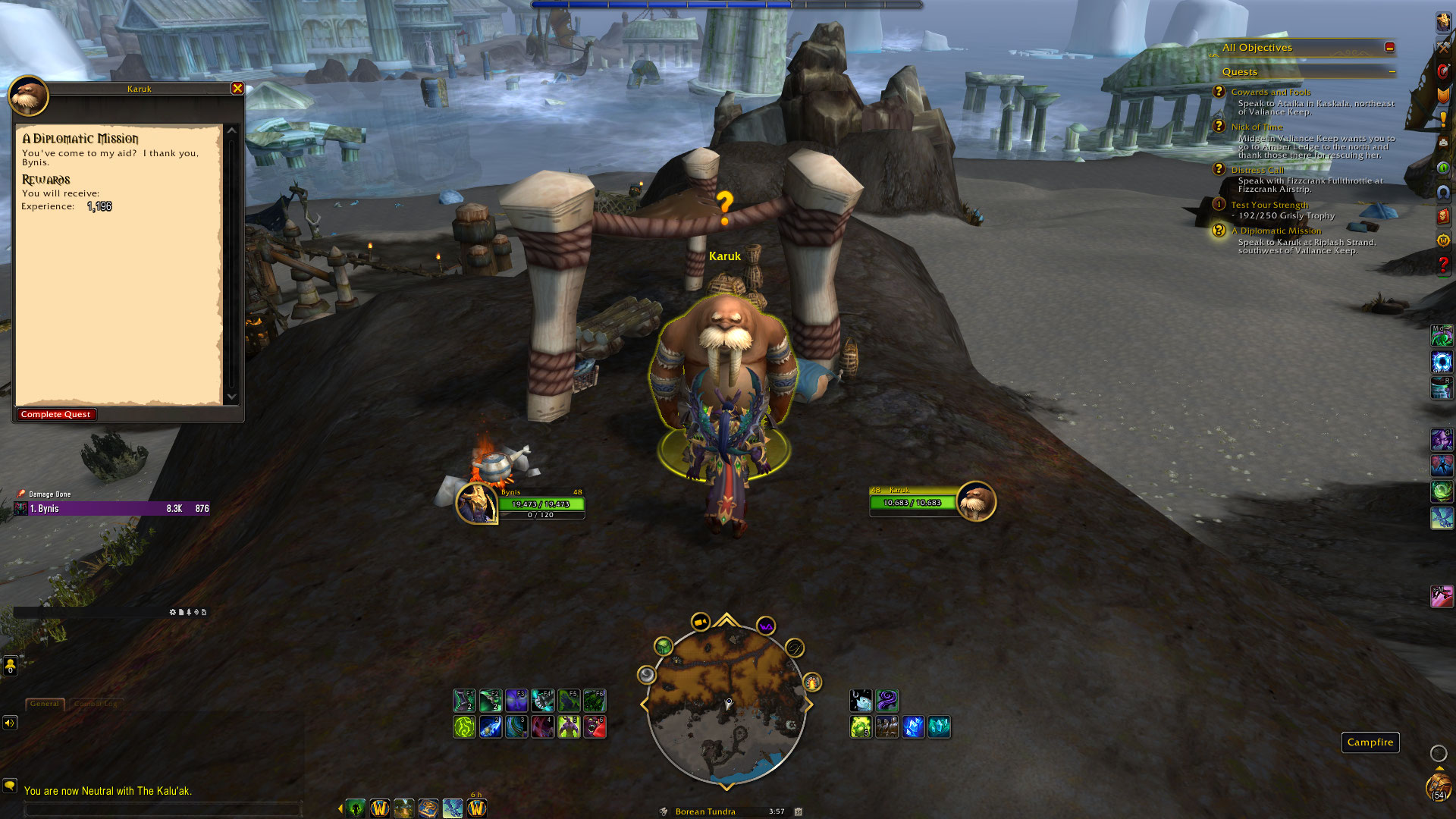Viewport: 1456px width, 819px height.
Task: Open the Nick of Time quest entry
Action: [1257, 127]
